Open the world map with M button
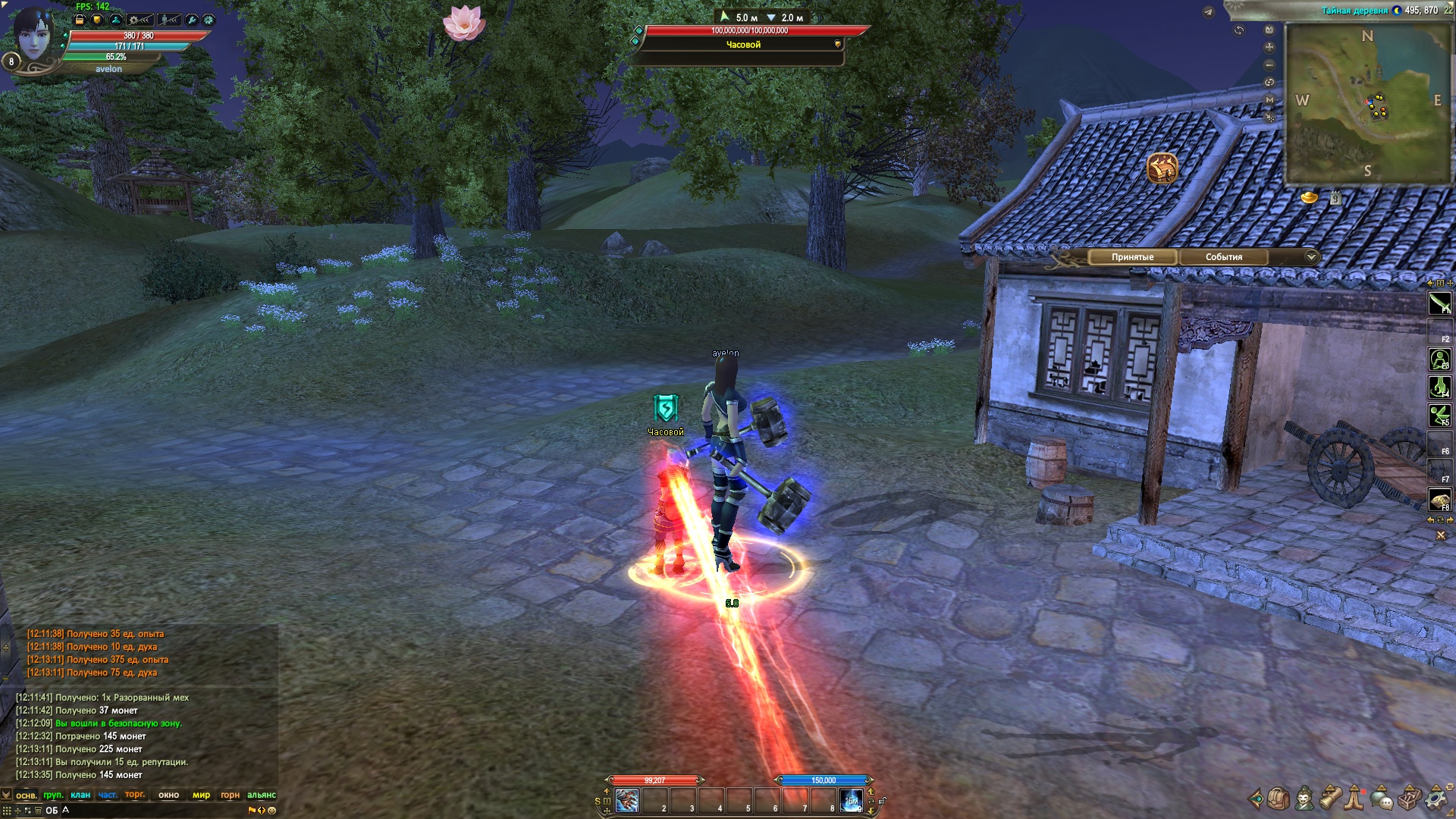Image resolution: width=1456 pixels, height=819 pixels. [1269, 100]
